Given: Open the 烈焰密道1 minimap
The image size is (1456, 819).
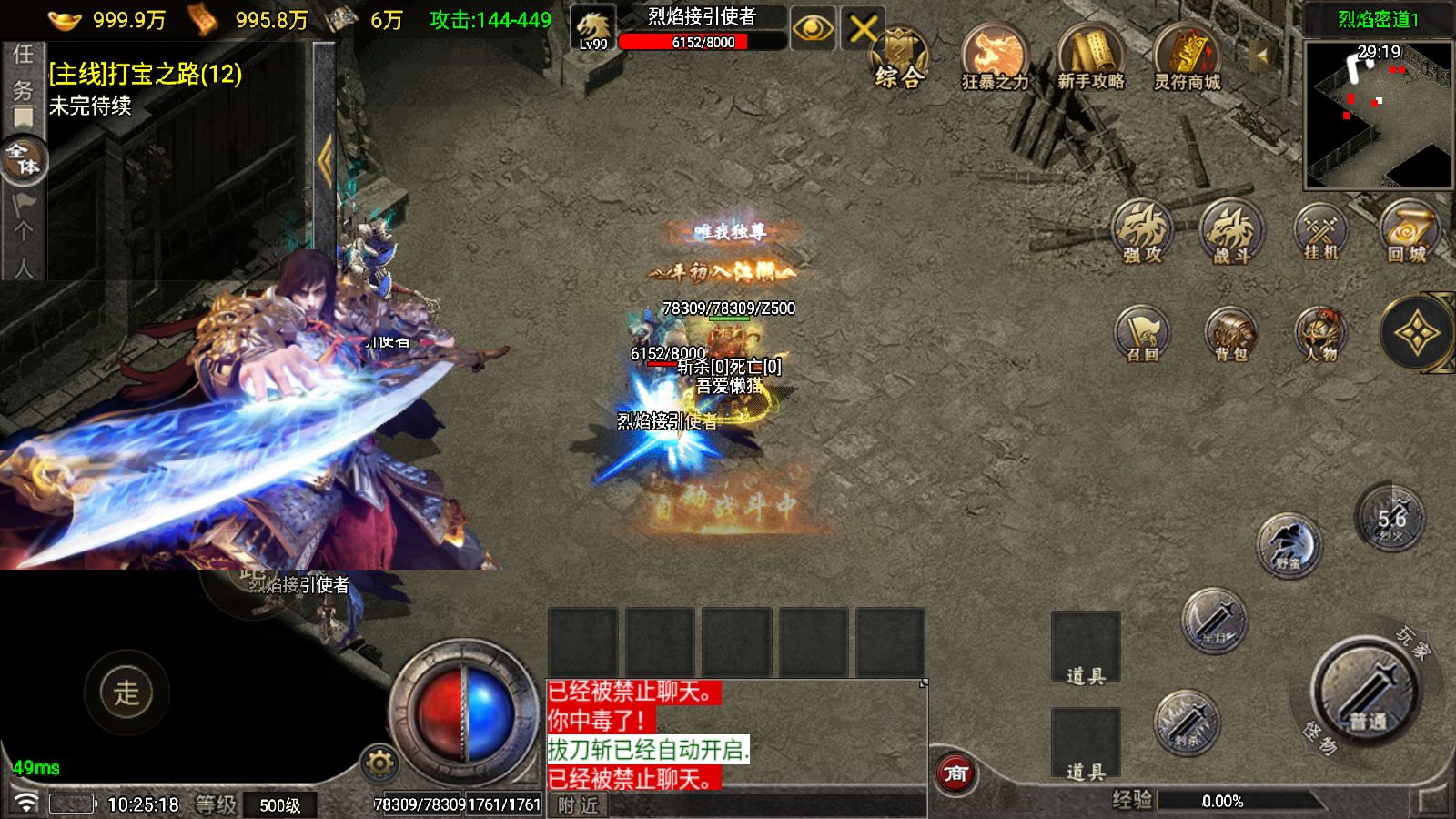Looking at the screenshot, I should click(x=1378, y=114).
